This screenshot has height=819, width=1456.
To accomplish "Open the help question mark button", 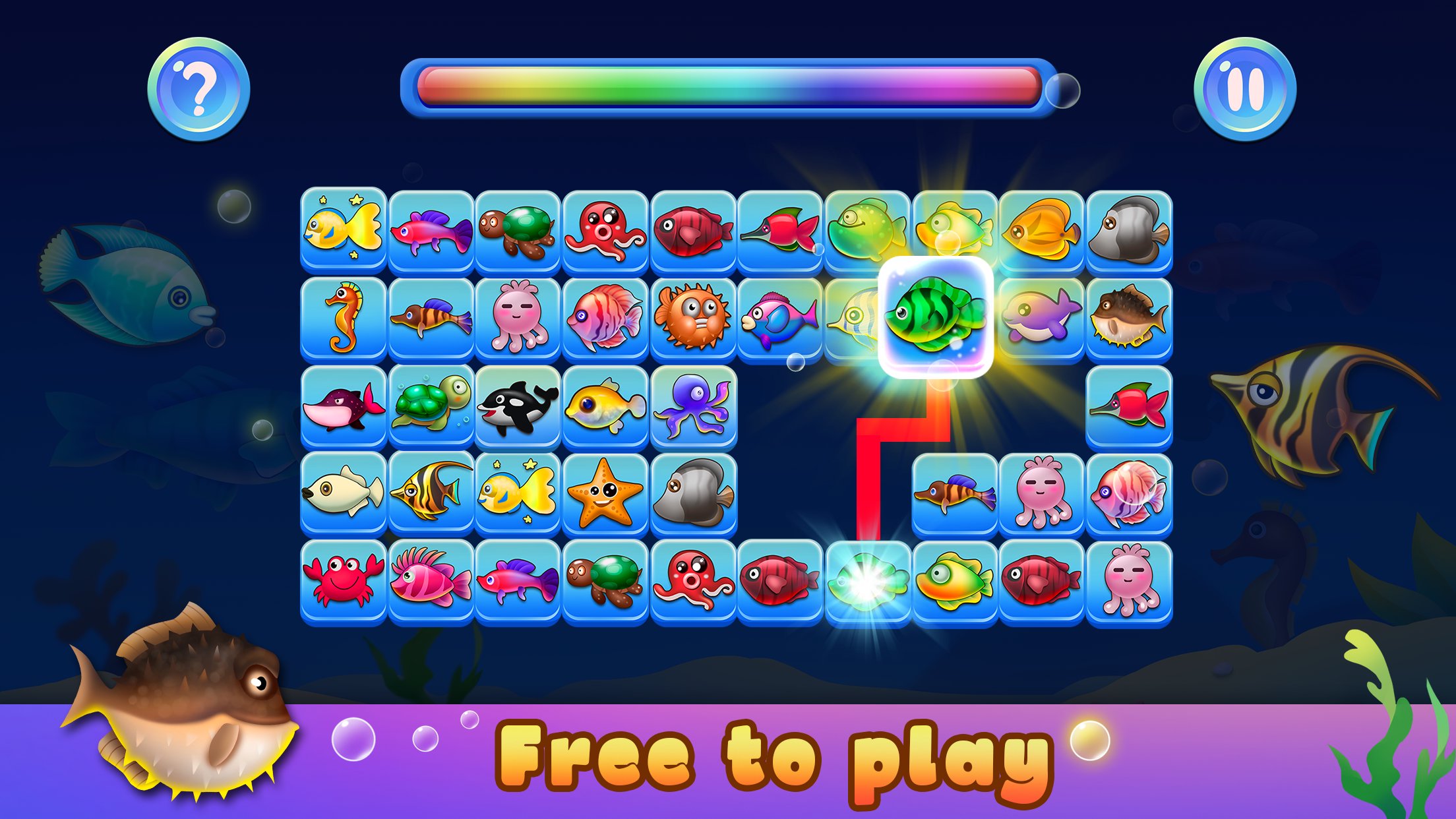I will [x=201, y=87].
